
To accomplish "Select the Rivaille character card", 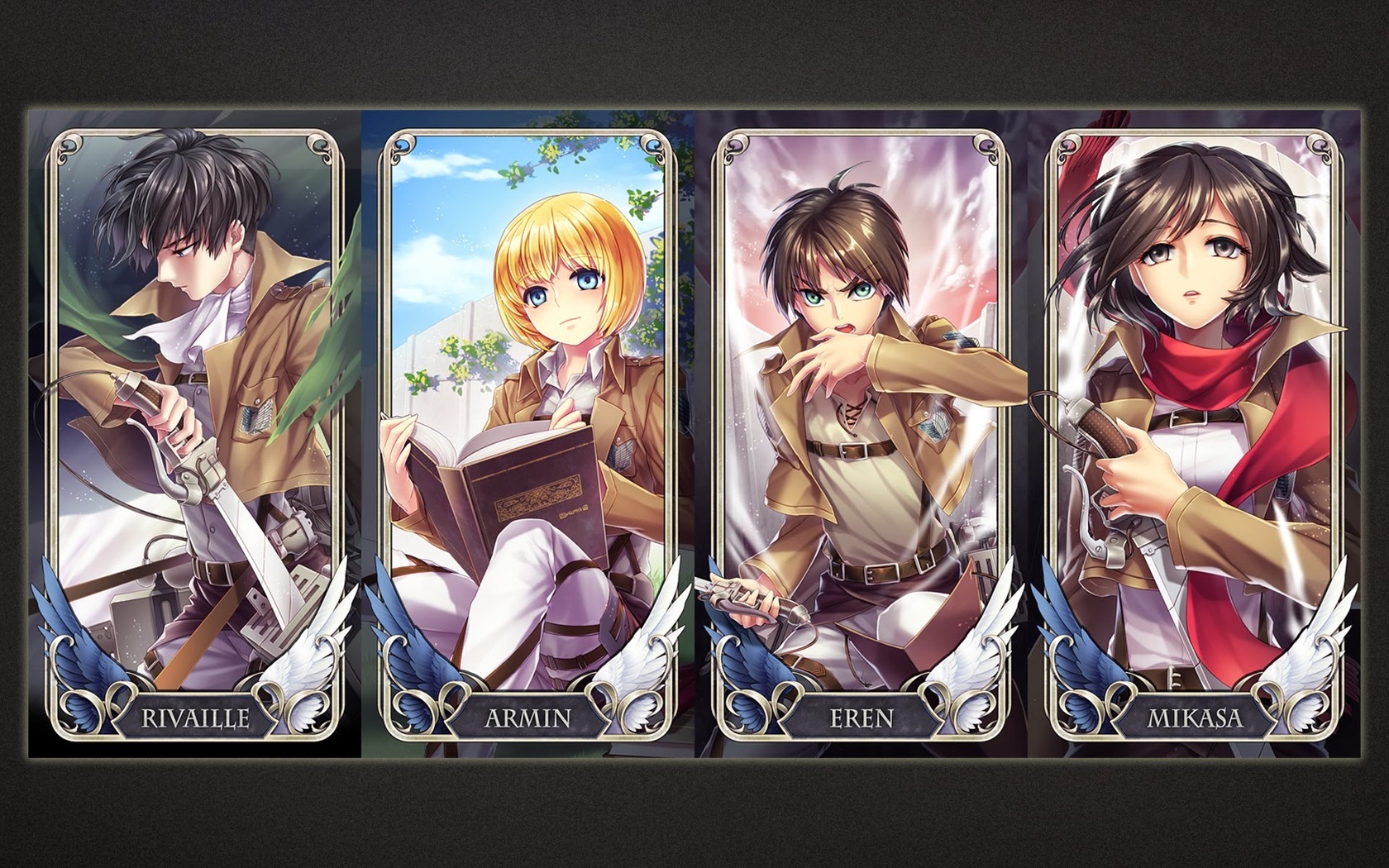I will point(194,430).
